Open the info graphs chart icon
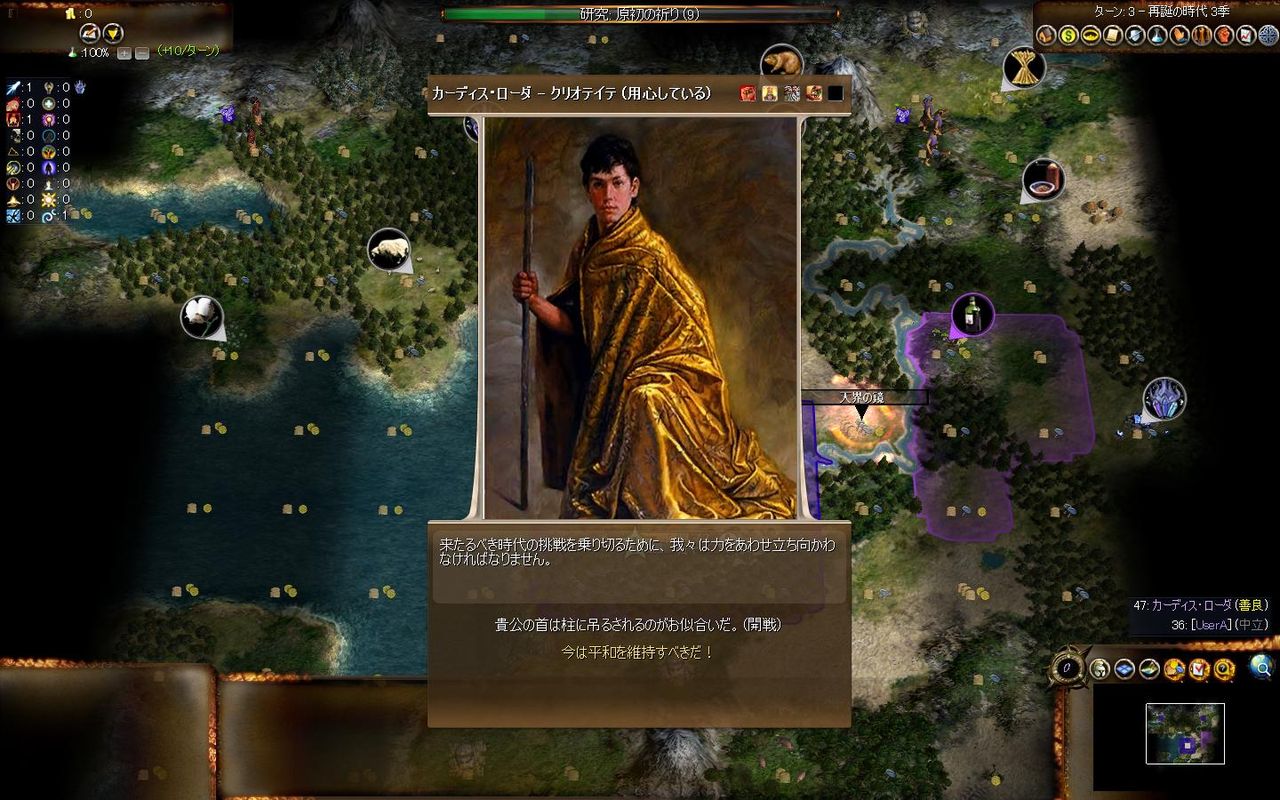1280x800 pixels. tap(1245, 33)
